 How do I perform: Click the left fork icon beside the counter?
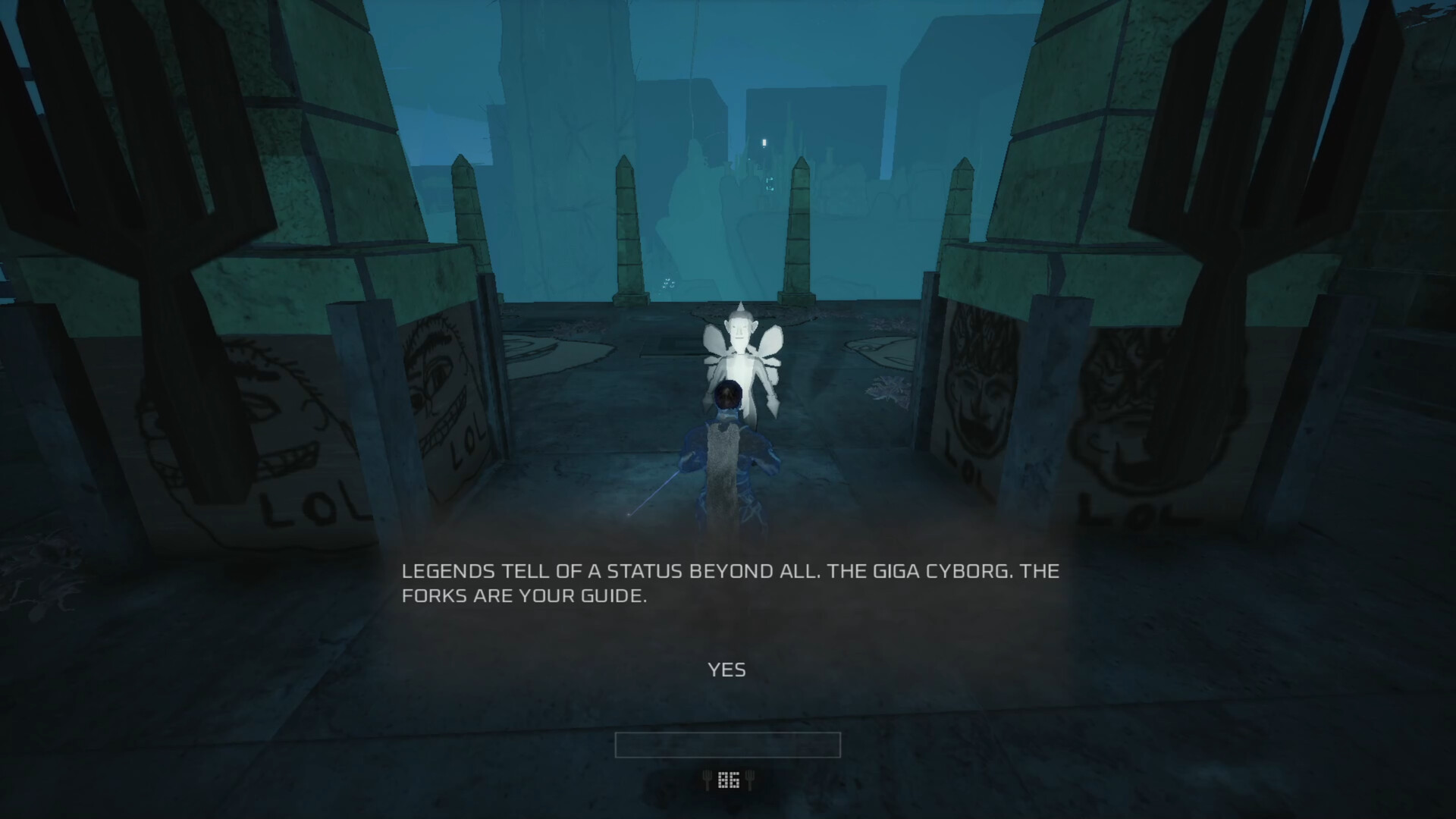pos(707,780)
